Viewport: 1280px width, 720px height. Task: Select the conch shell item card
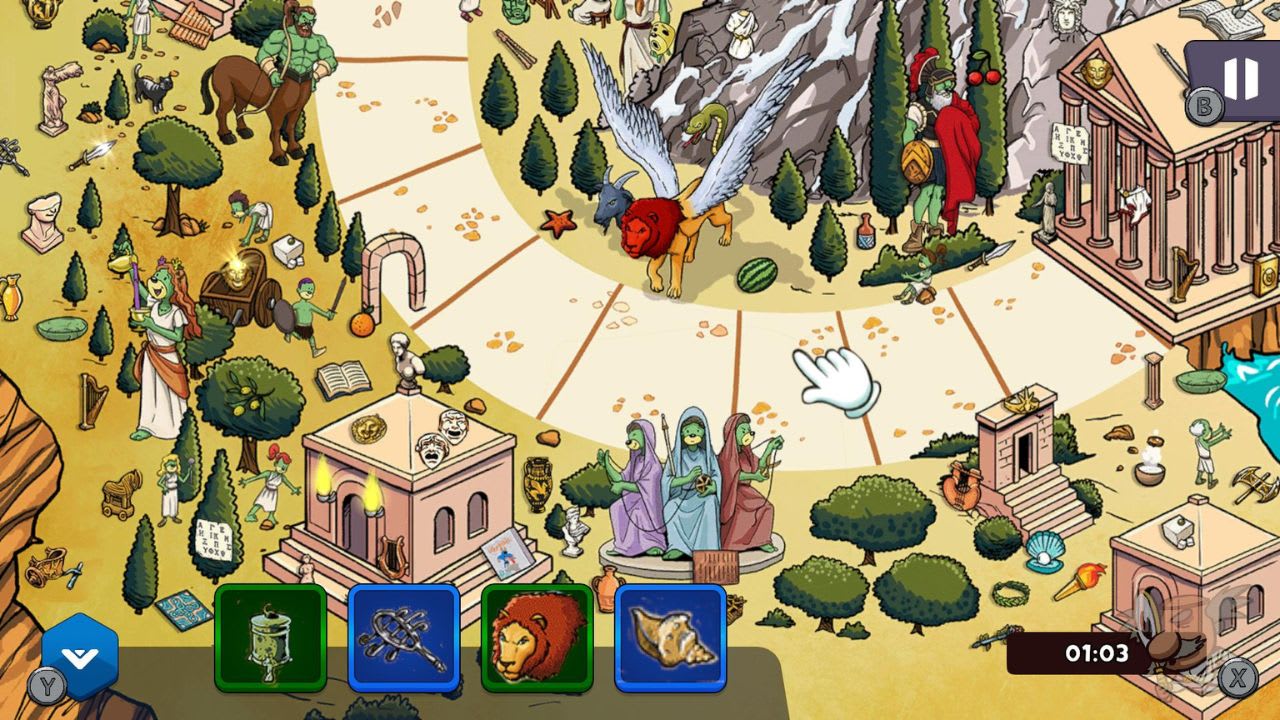click(x=669, y=640)
